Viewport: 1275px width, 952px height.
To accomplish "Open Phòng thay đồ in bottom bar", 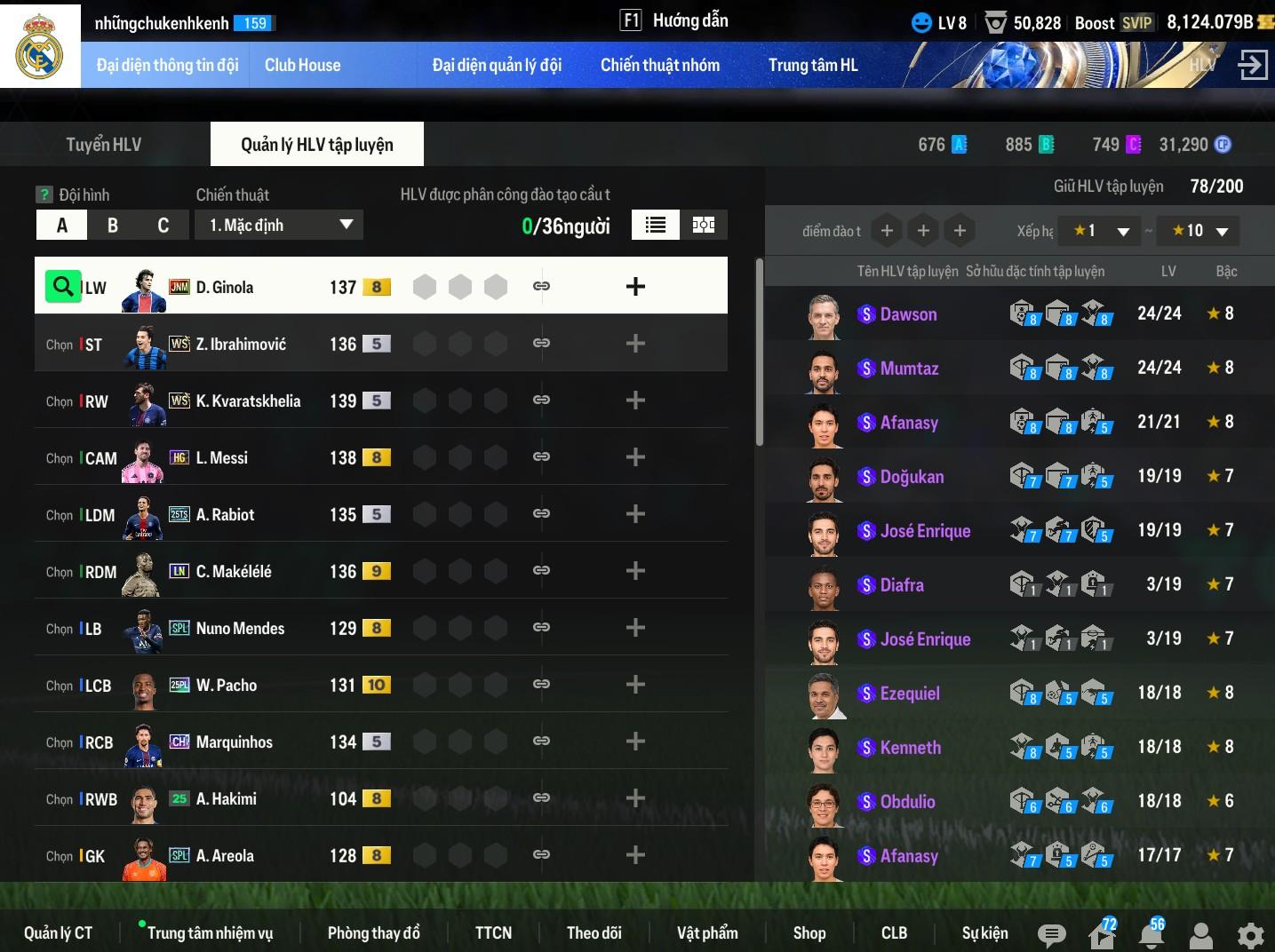I will pyautogui.click(x=373, y=932).
